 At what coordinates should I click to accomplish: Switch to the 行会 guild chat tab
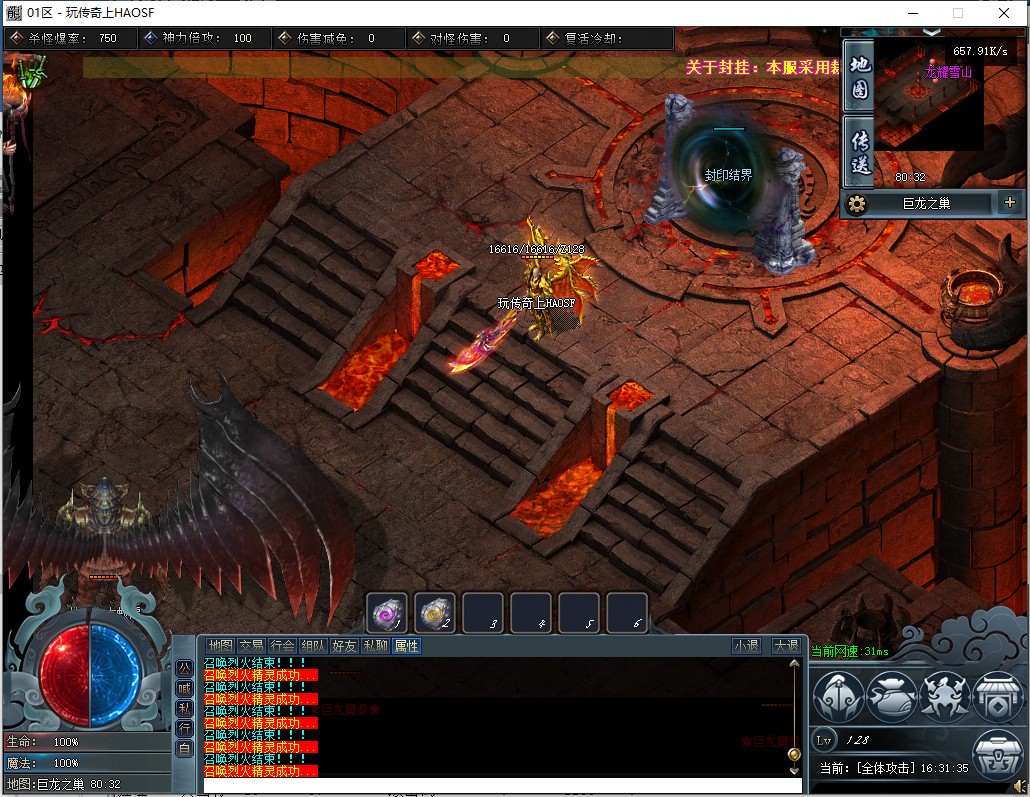(282, 646)
